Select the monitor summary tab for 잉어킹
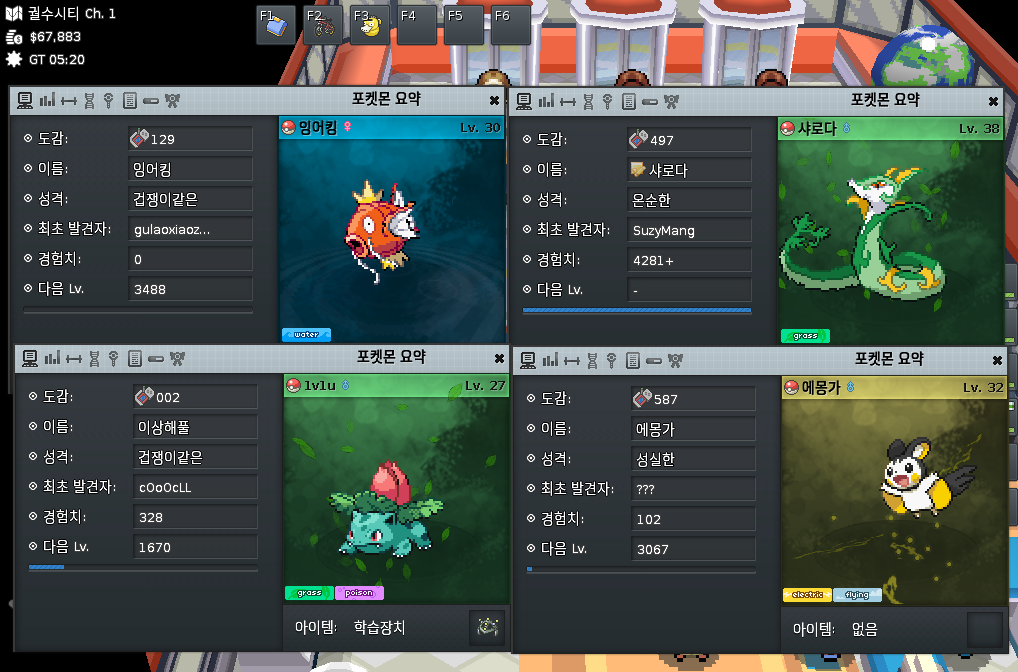The image size is (1018, 672). click(x=27, y=101)
